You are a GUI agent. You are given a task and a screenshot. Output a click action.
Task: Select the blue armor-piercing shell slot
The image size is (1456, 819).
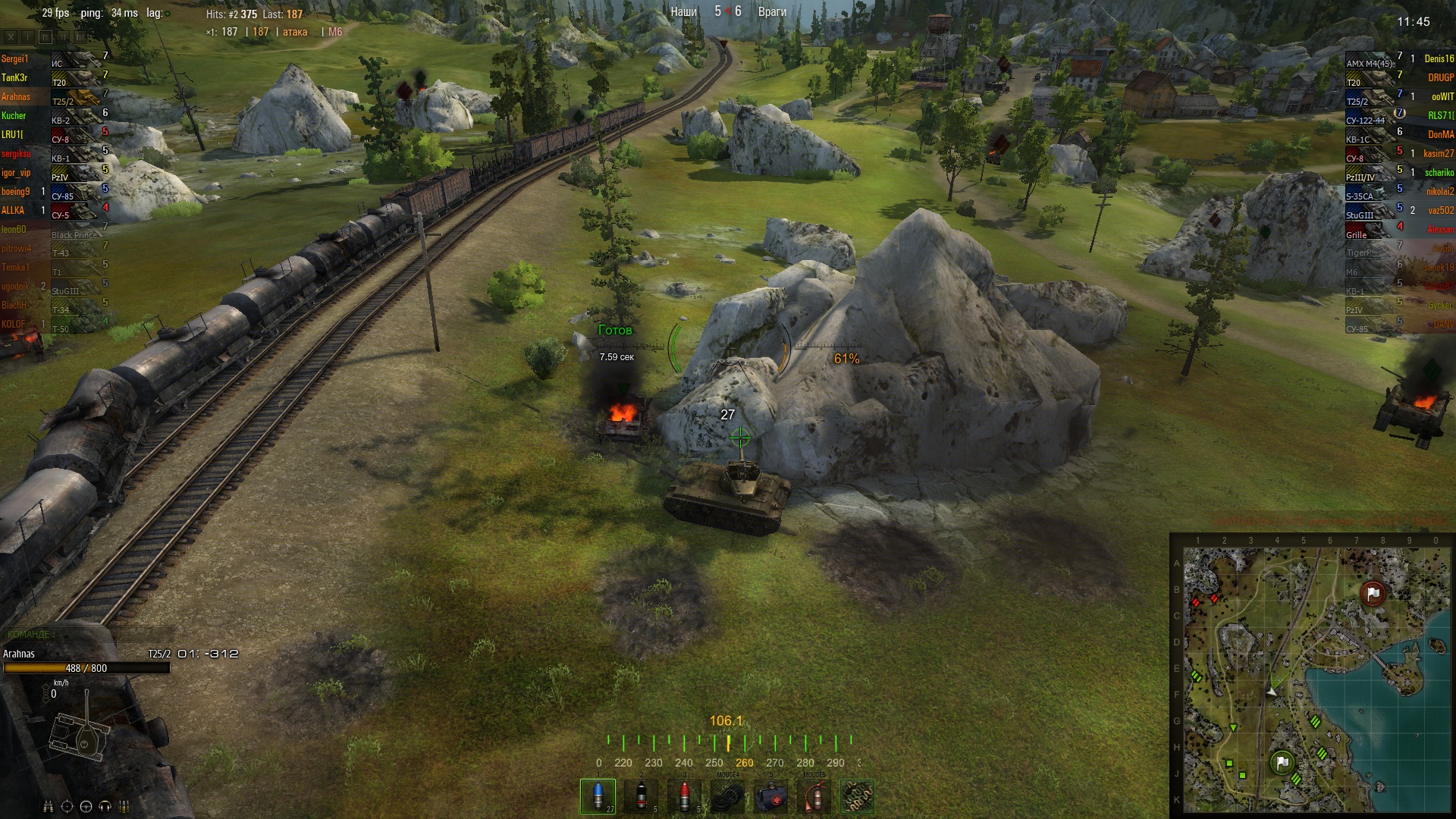tap(598, 795)
